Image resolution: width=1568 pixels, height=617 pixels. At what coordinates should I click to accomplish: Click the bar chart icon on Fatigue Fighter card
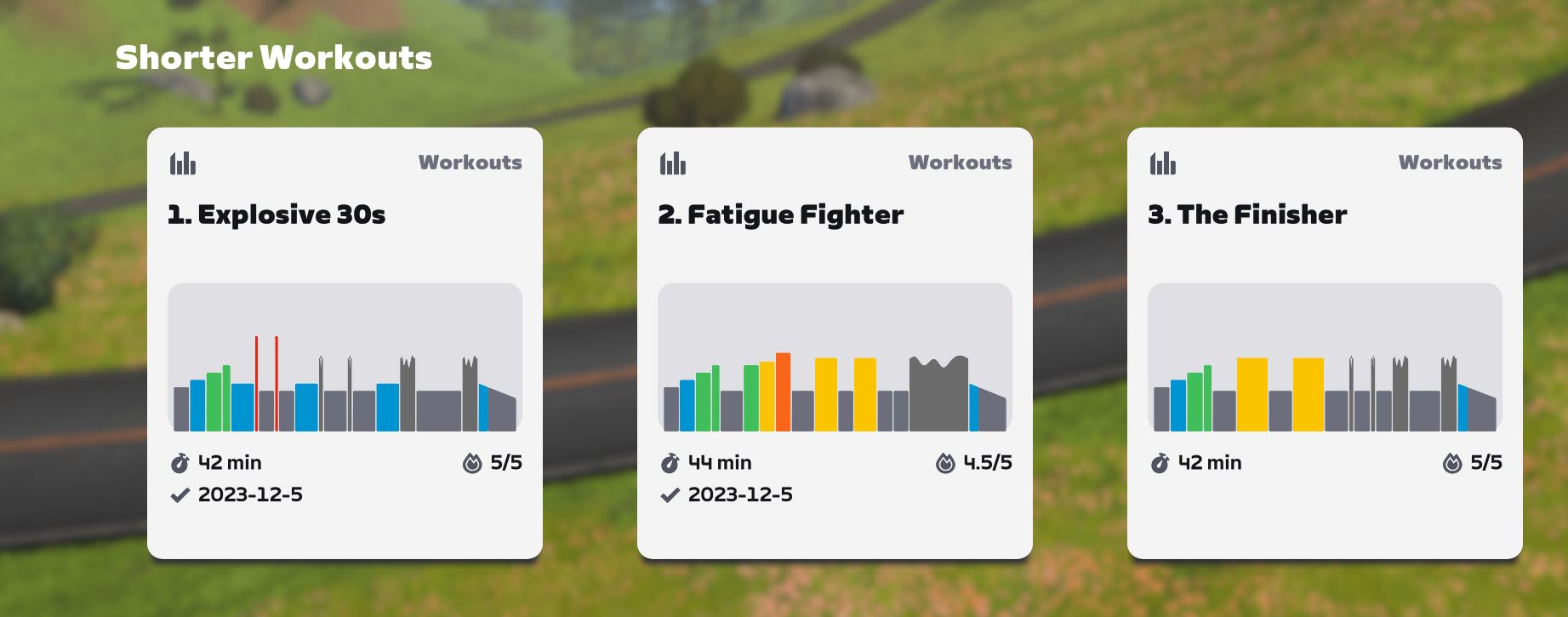[x=673, y=163]
